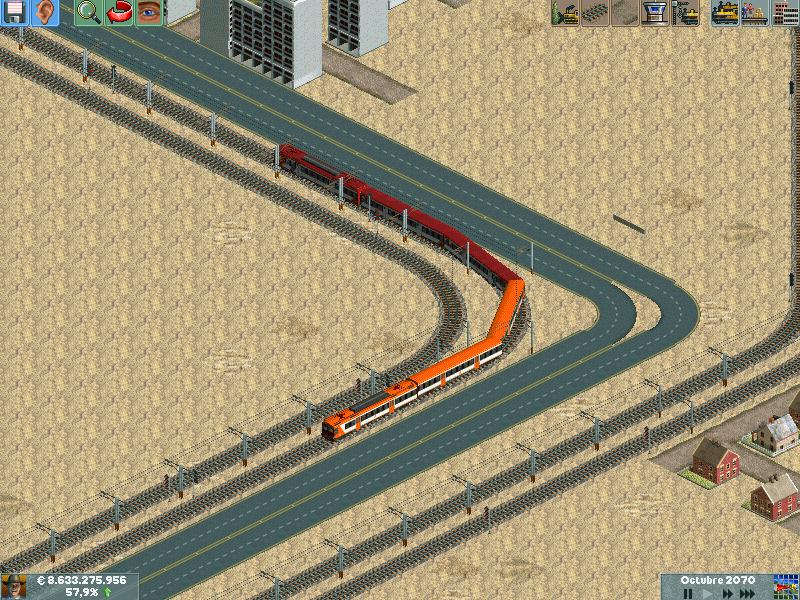This screenshot has width=800, height=600.
Task: Pause the game simulation
Action: click(688, 593)
